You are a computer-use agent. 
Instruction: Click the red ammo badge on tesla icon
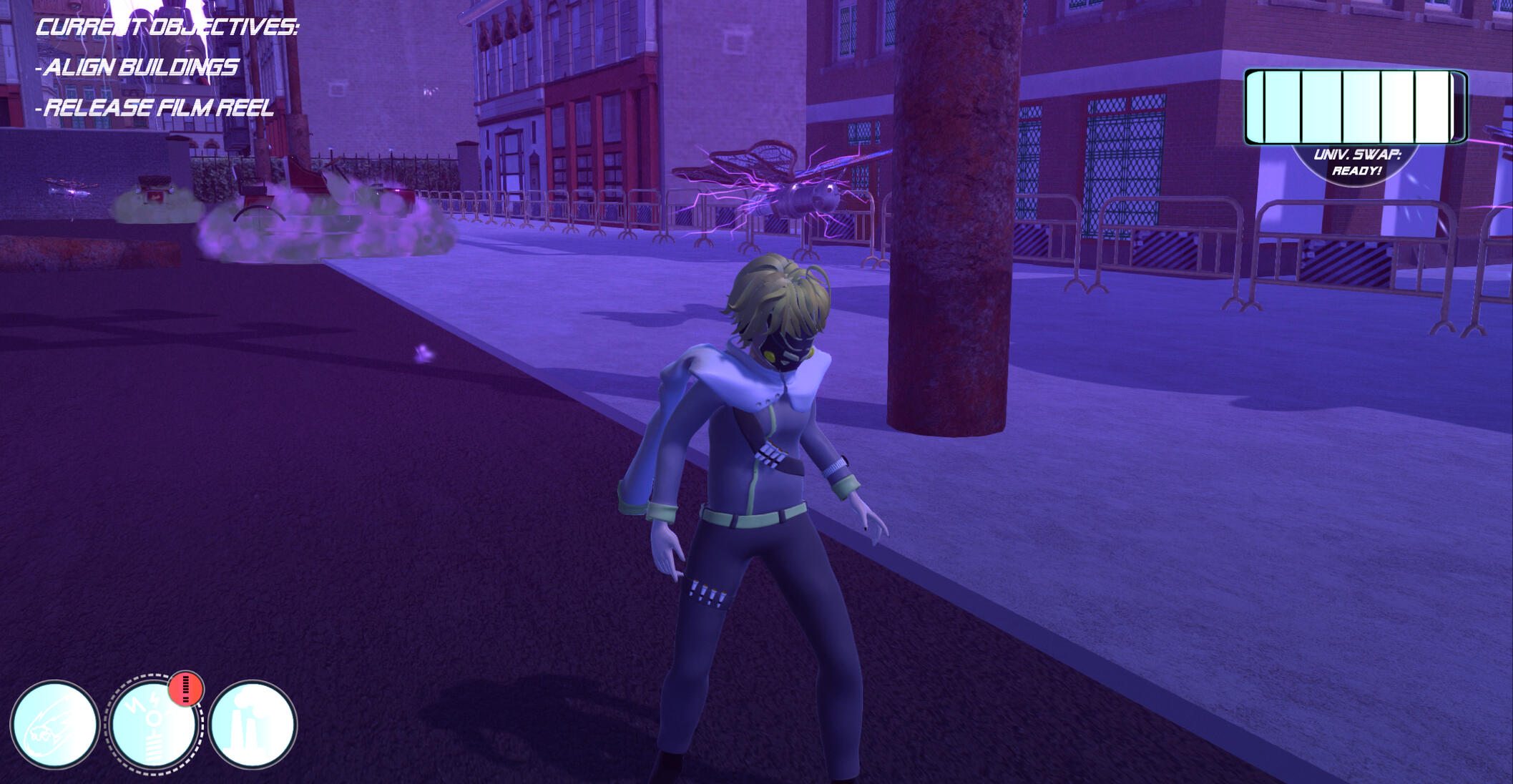(186, 689)
